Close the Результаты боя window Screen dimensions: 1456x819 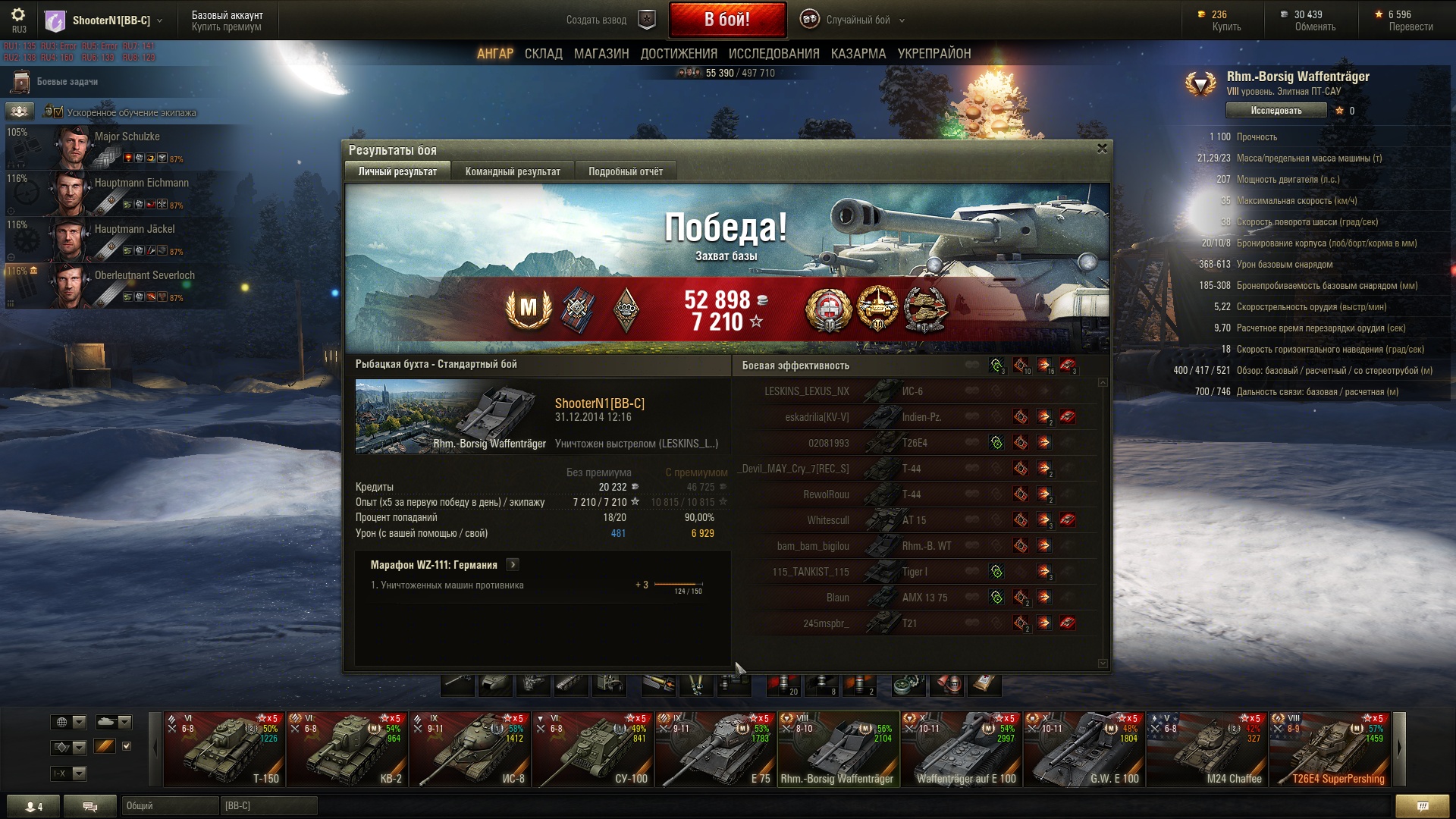click(1102, 149)
